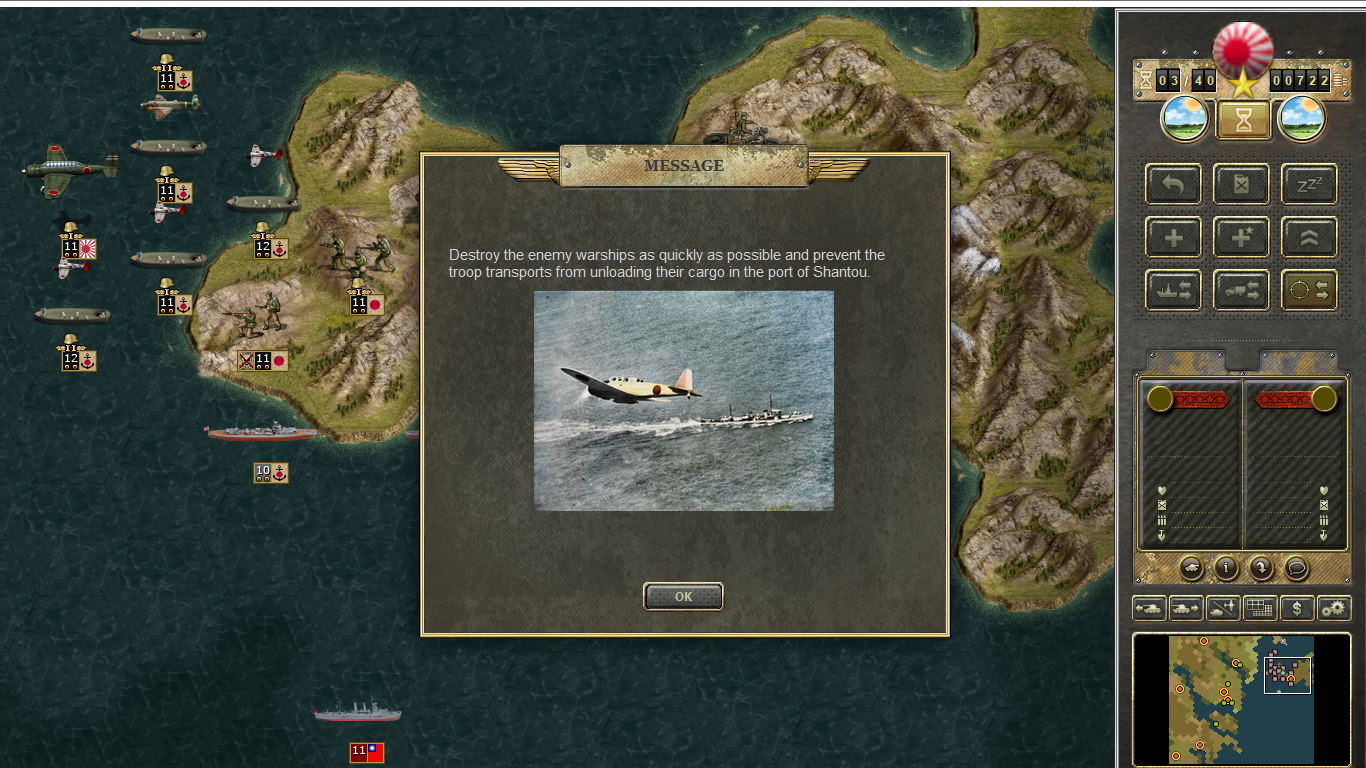
Task: Click the round curved arrow button
Action: (1261, 568)
